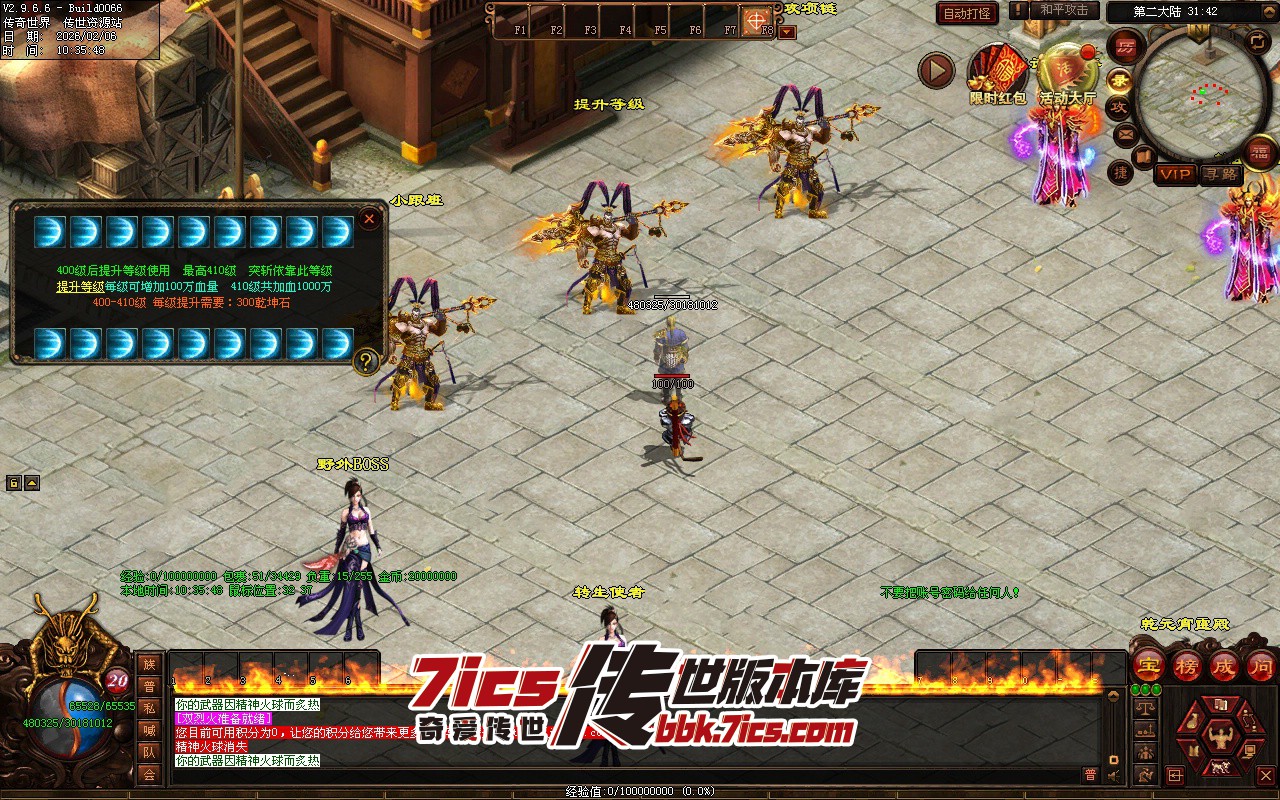
Task: Click the round play arrow button
Action: 937,70
